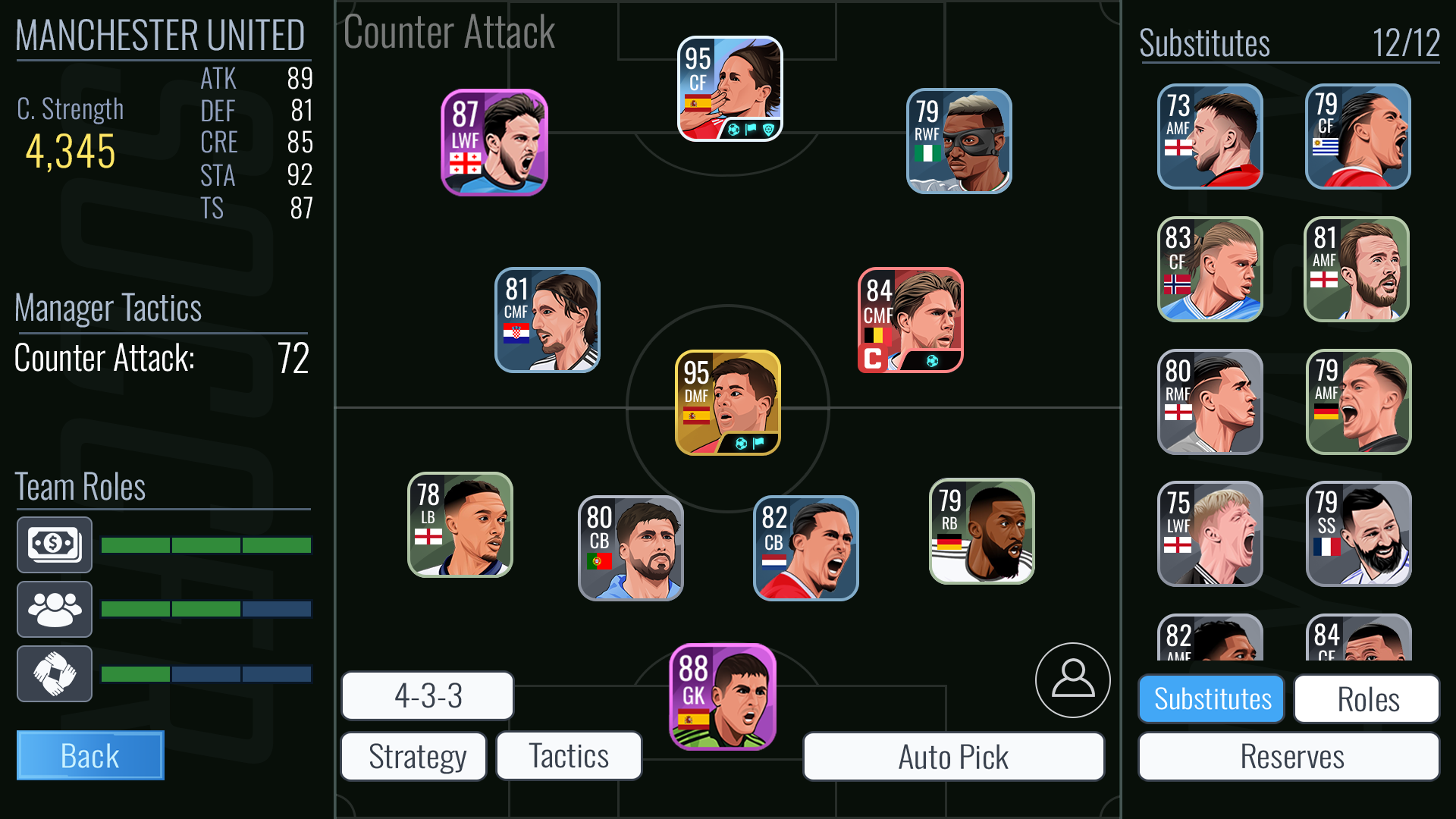
Task: Open the 4-3-3 formation selector
Action: click(x=428, y=695)
